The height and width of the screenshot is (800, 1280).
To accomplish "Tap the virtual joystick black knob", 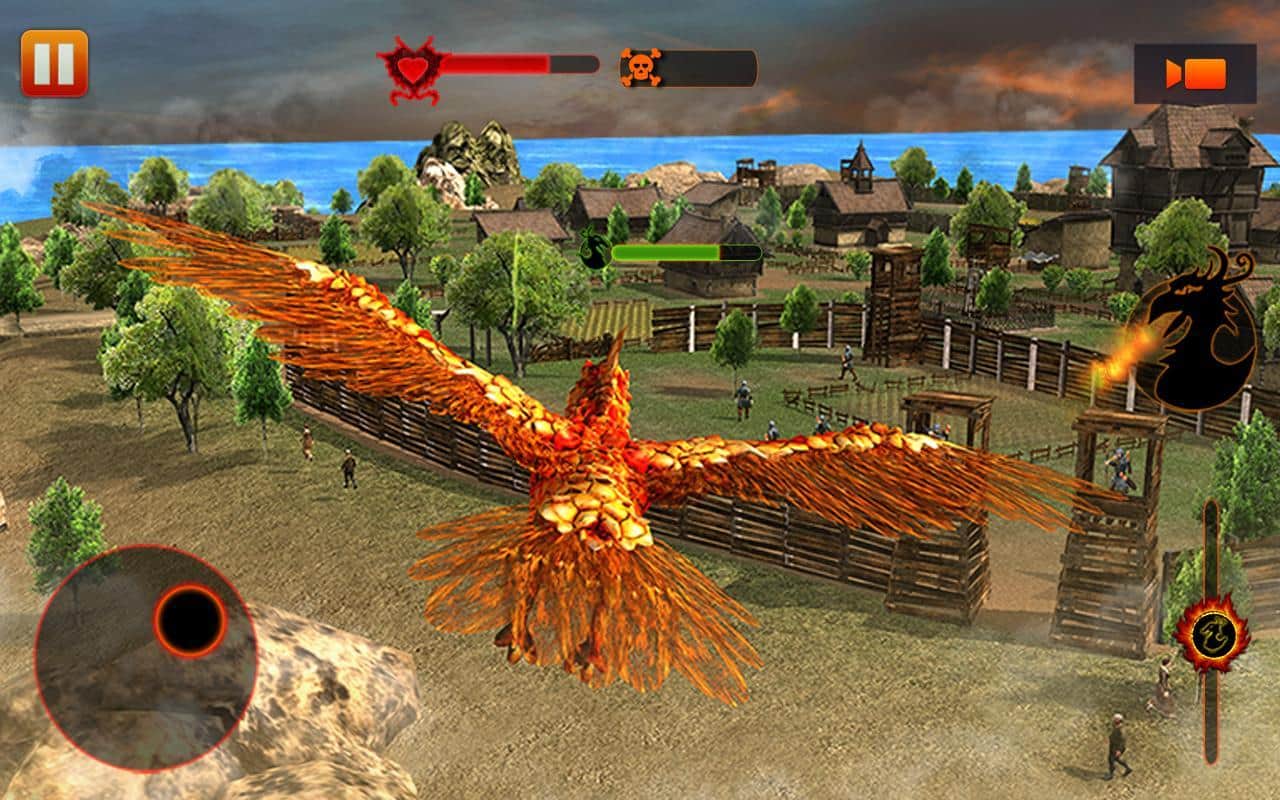I will click(x=190, y=620).
